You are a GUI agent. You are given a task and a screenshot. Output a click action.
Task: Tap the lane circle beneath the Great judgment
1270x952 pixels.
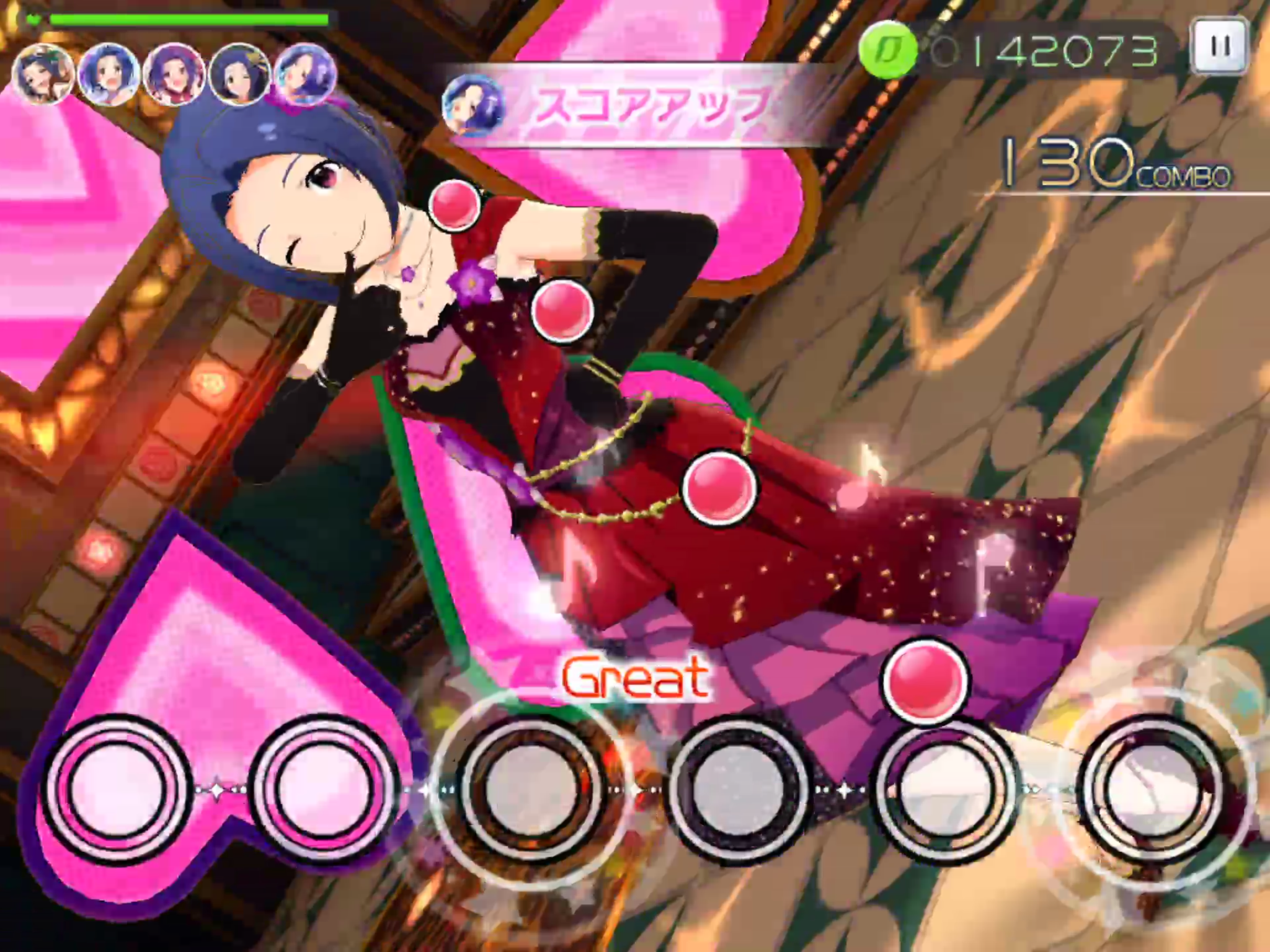(531, 788)
